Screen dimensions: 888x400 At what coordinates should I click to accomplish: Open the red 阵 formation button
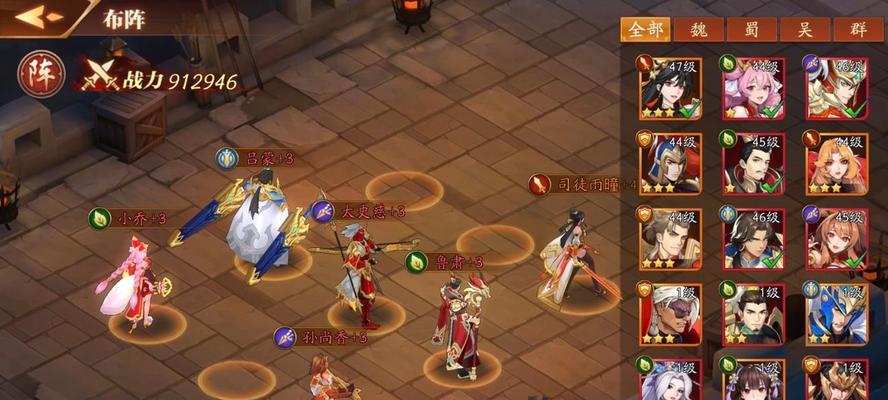pyautogui.click(x=41, y=75)
